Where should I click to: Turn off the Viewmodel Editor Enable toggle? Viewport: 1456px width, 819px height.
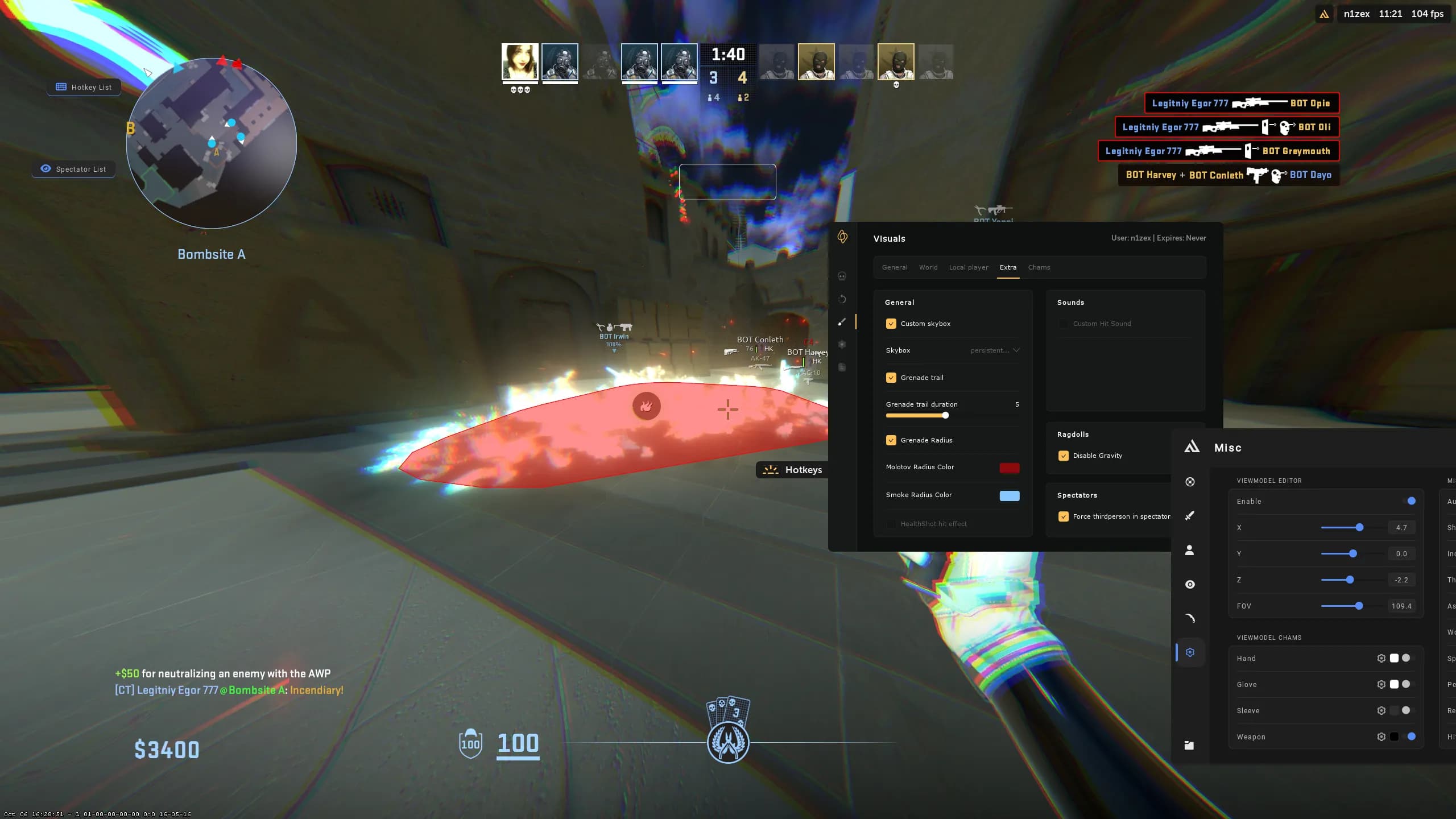[1411, 501]
